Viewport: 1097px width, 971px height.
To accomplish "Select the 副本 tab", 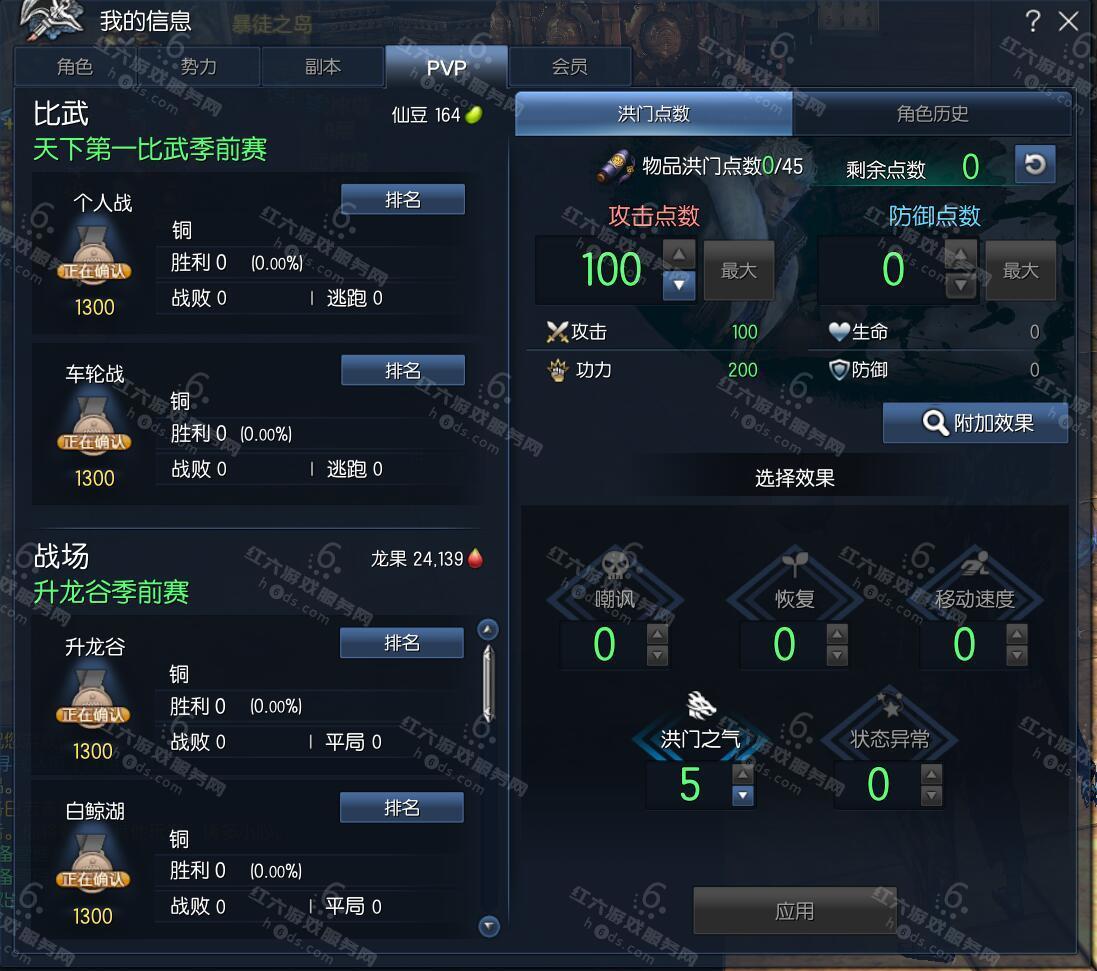I will tap(322, 67).
